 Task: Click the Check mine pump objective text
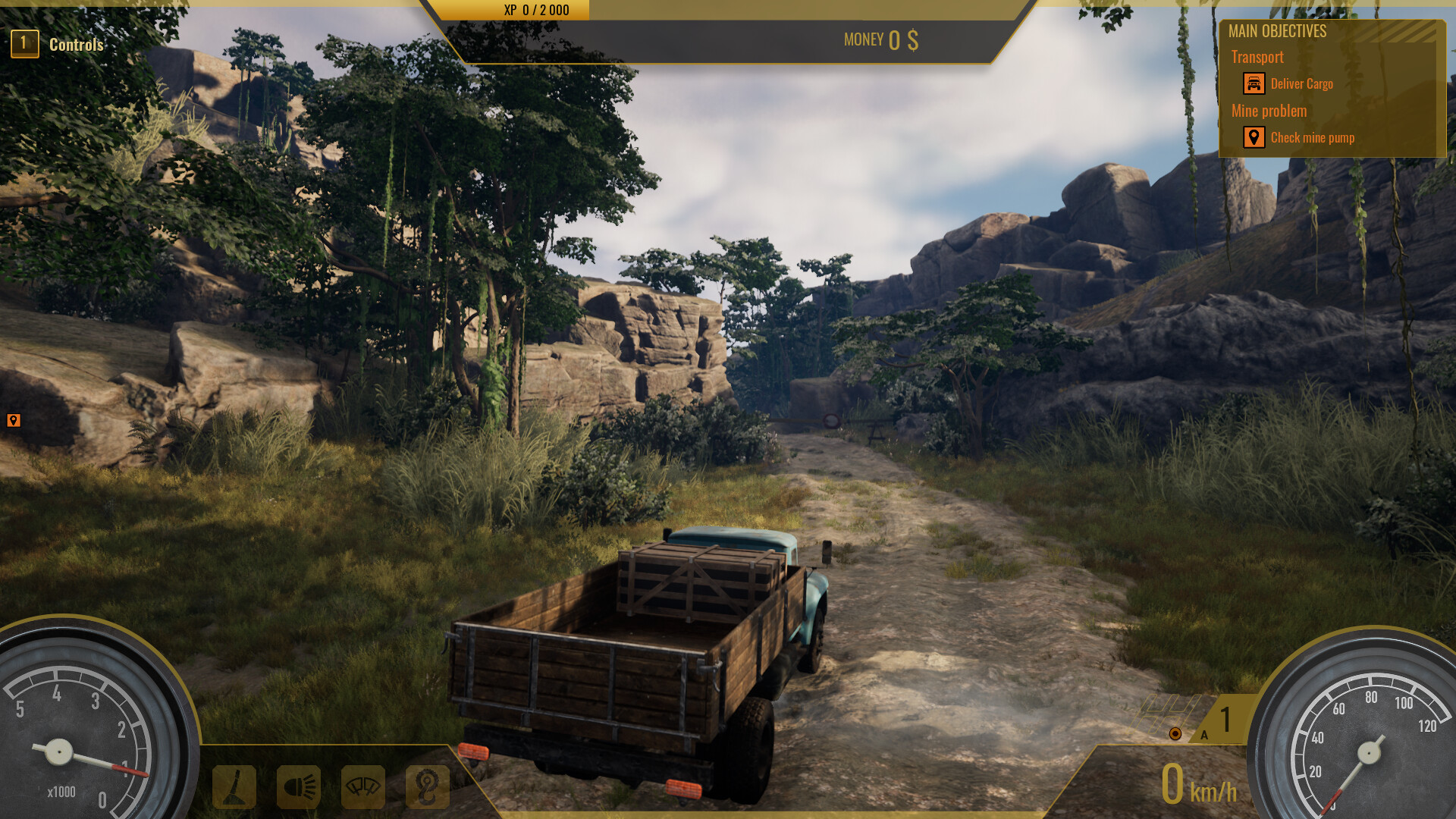click(x=1315, y=138)
